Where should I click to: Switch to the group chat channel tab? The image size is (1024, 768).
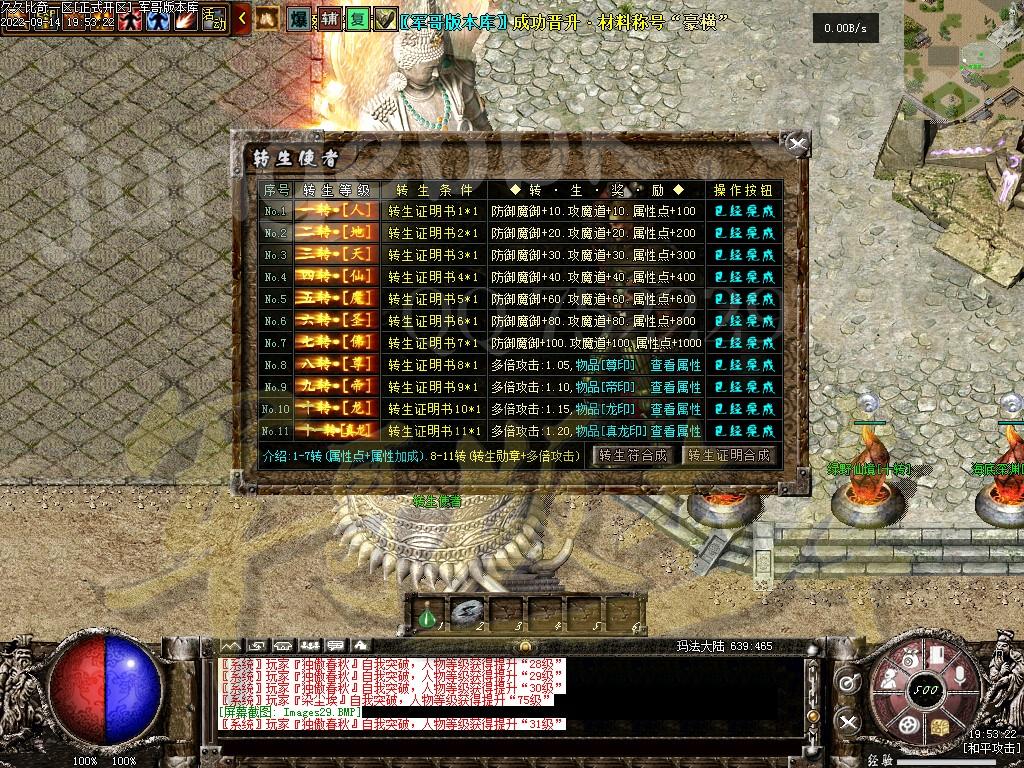click(310, 645)
